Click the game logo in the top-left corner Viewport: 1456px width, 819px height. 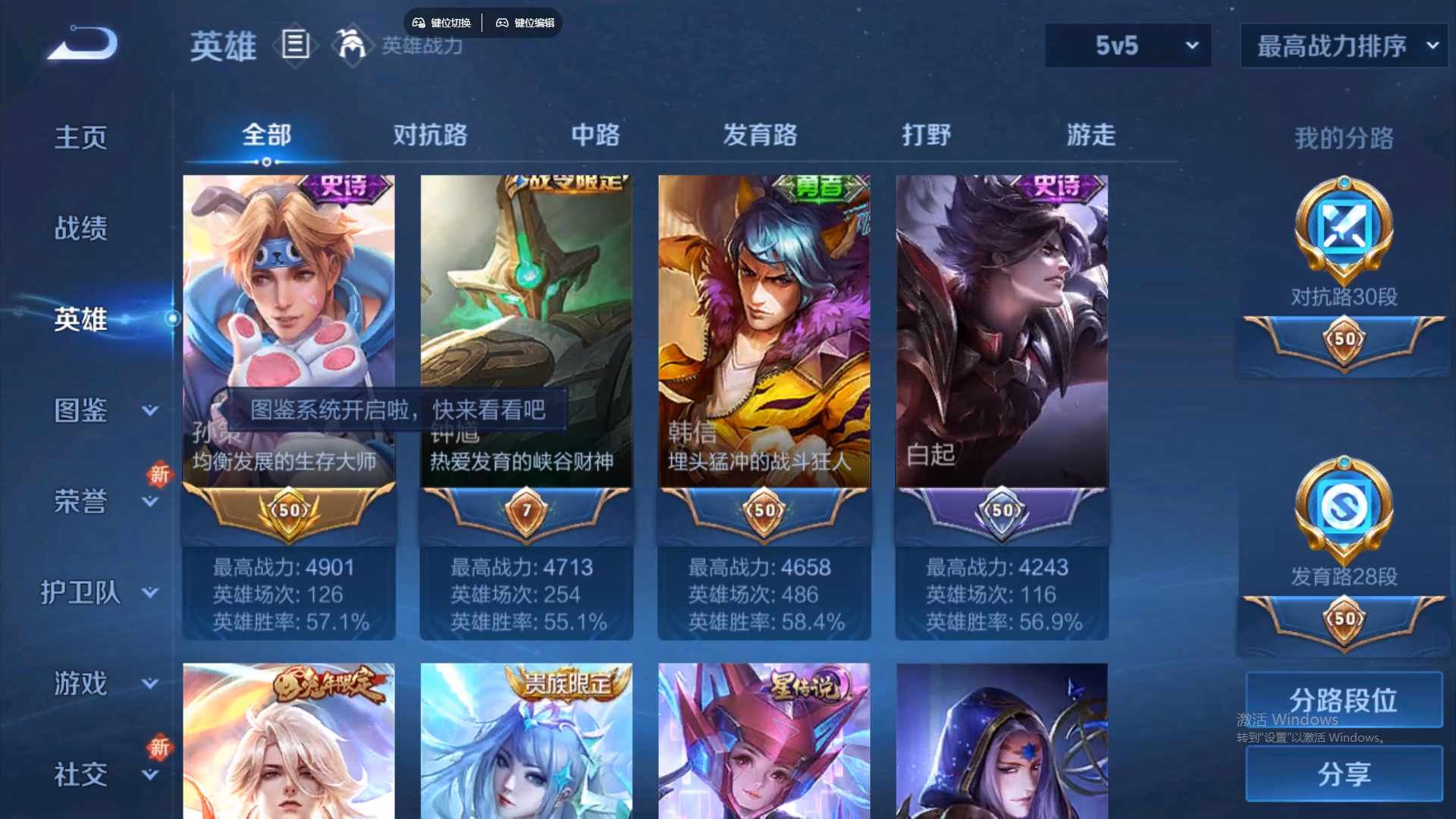(80, 42)
